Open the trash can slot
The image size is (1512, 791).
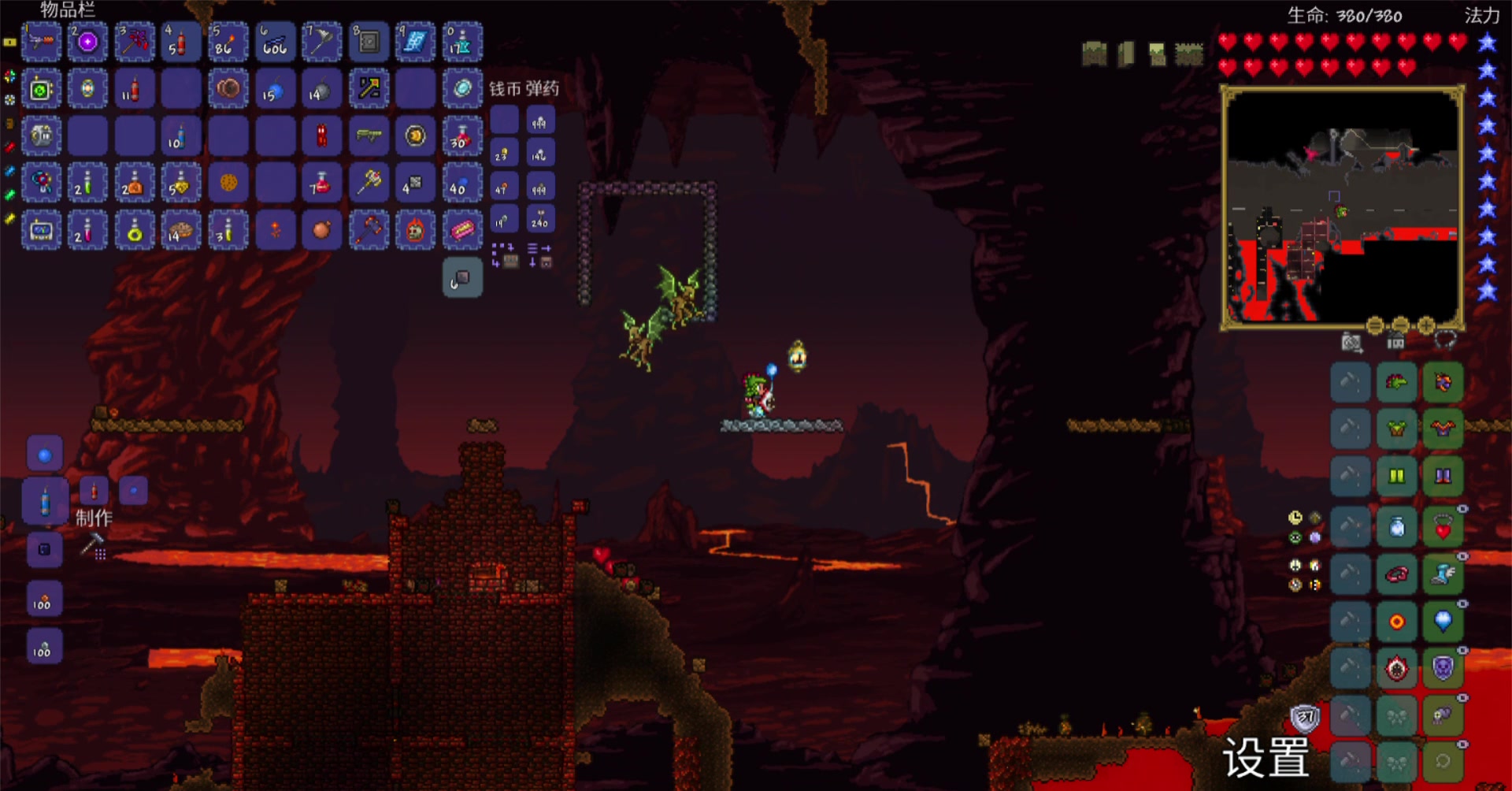click(462, 277)
